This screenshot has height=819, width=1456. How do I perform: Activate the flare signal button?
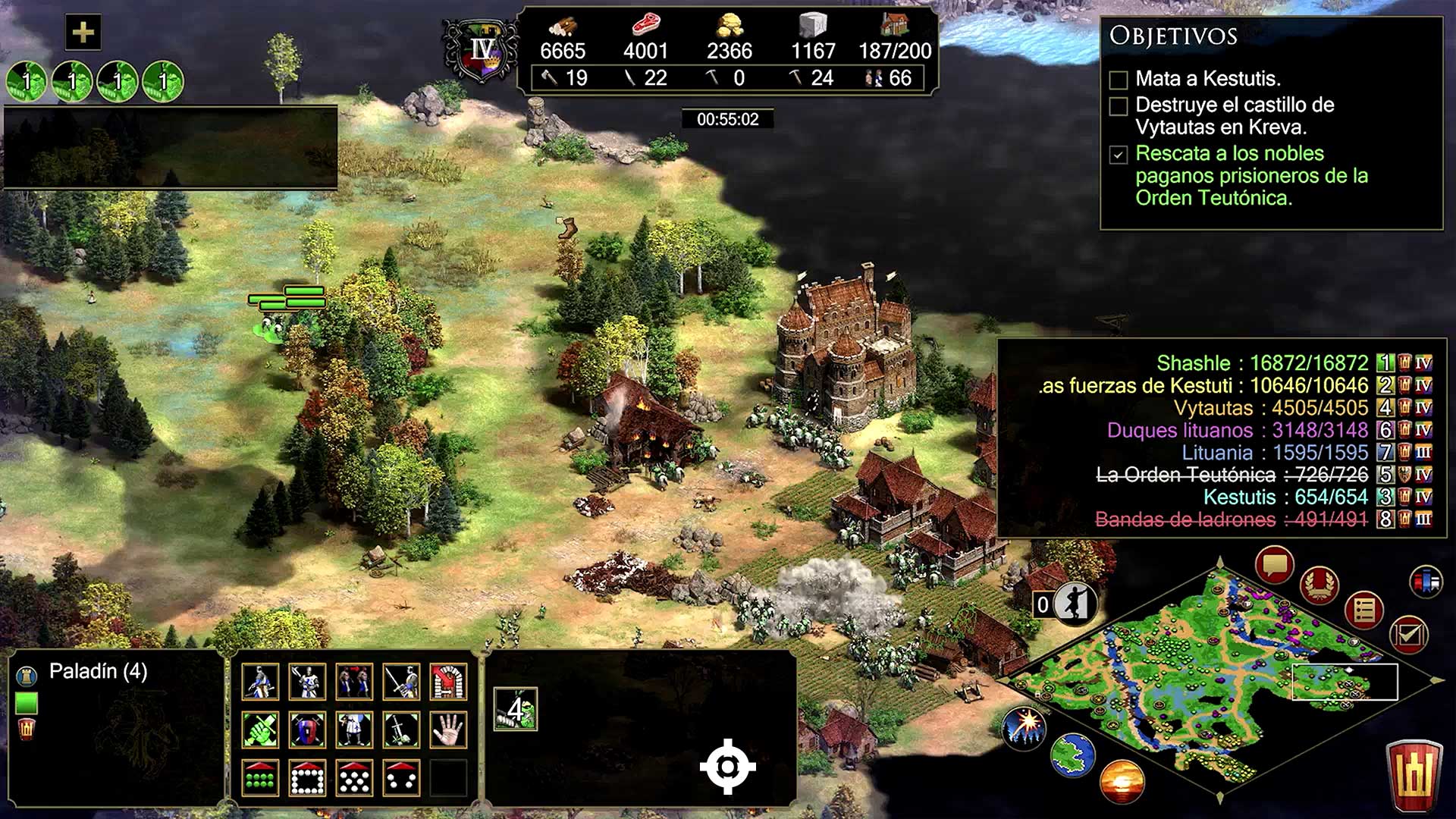(1024, 726)
